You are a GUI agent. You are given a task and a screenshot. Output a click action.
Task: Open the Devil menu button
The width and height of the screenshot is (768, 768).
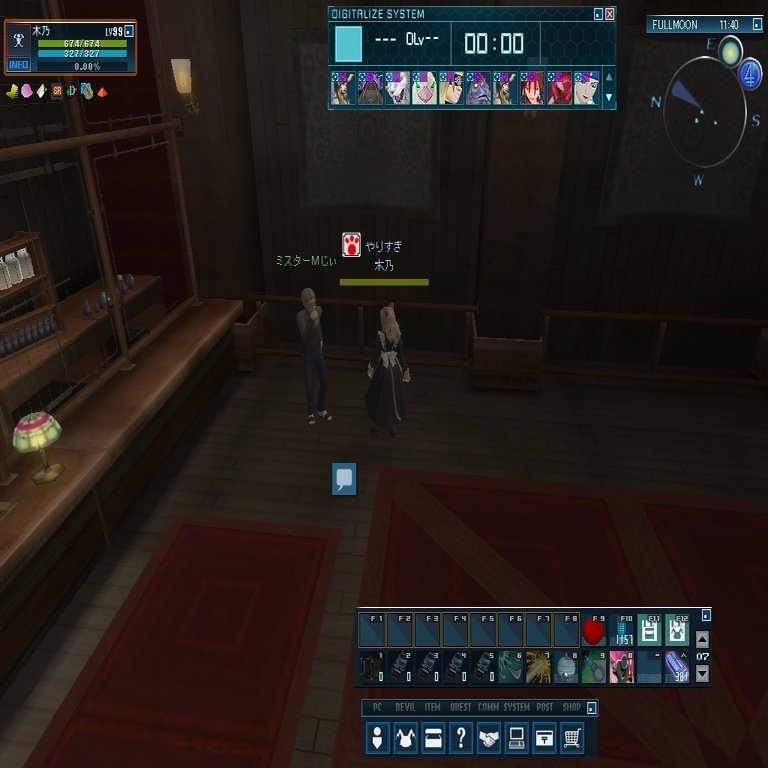[406, 739]
